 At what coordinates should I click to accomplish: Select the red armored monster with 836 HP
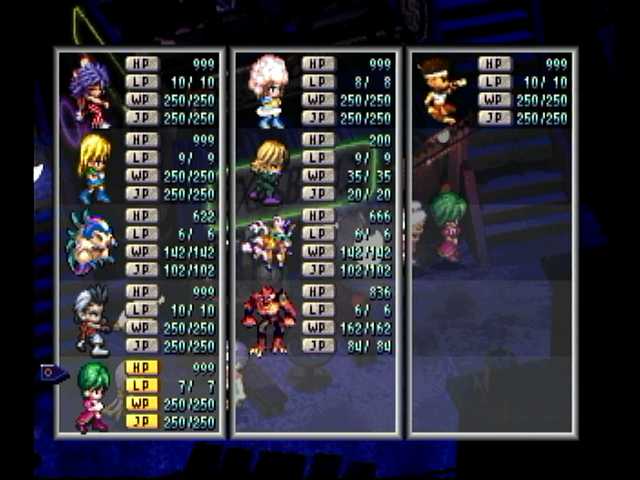click(x=268, y=320)
